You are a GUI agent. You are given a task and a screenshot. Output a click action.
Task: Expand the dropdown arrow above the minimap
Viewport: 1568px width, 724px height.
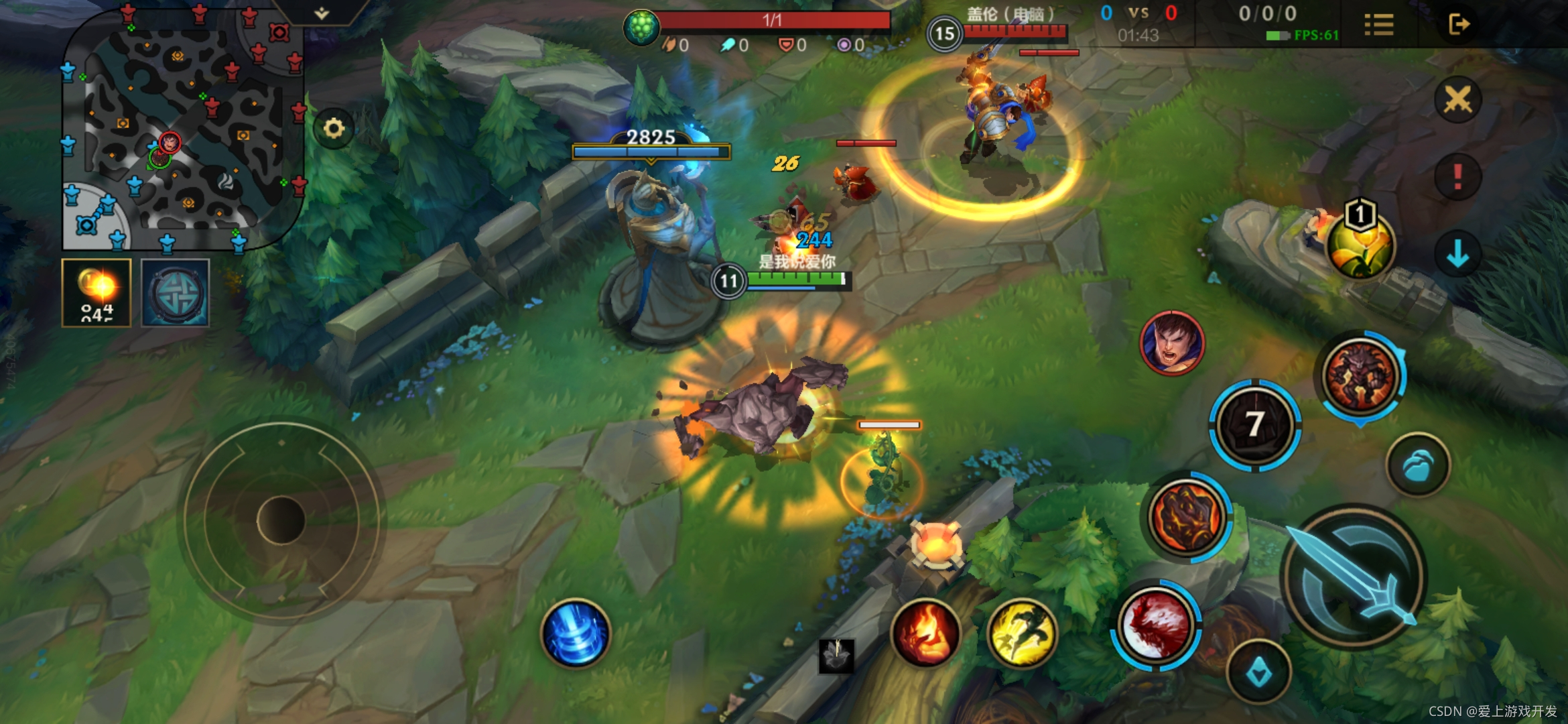322,13
